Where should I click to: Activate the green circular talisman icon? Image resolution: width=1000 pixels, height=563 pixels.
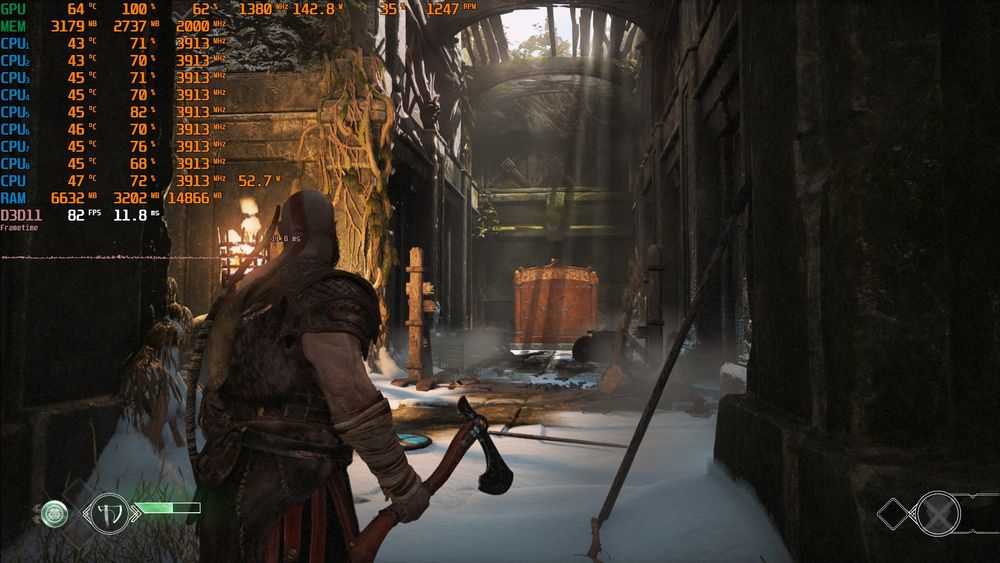click(x=55, y=514)
